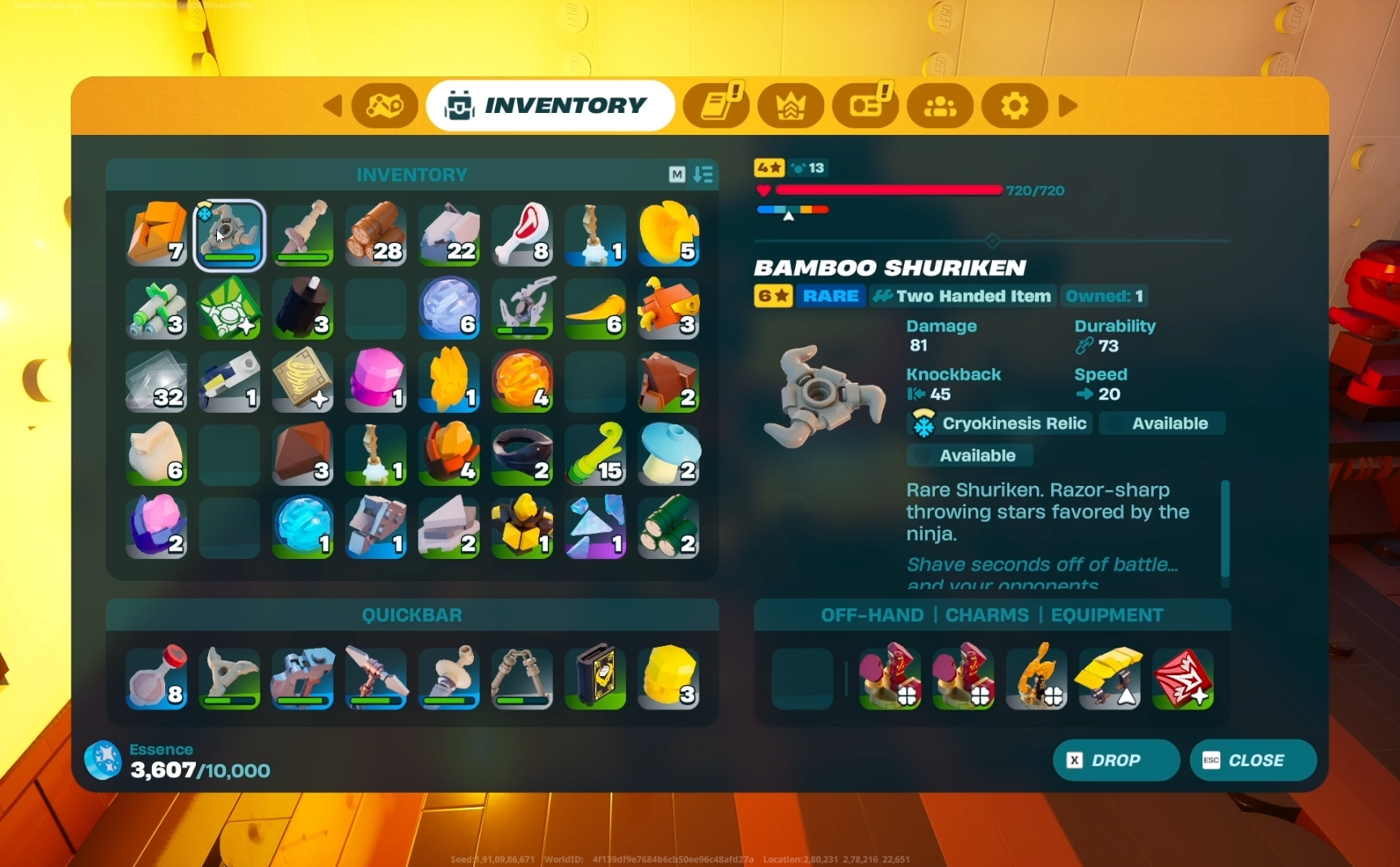Select the stack of 28 logs in inventory

375,236
